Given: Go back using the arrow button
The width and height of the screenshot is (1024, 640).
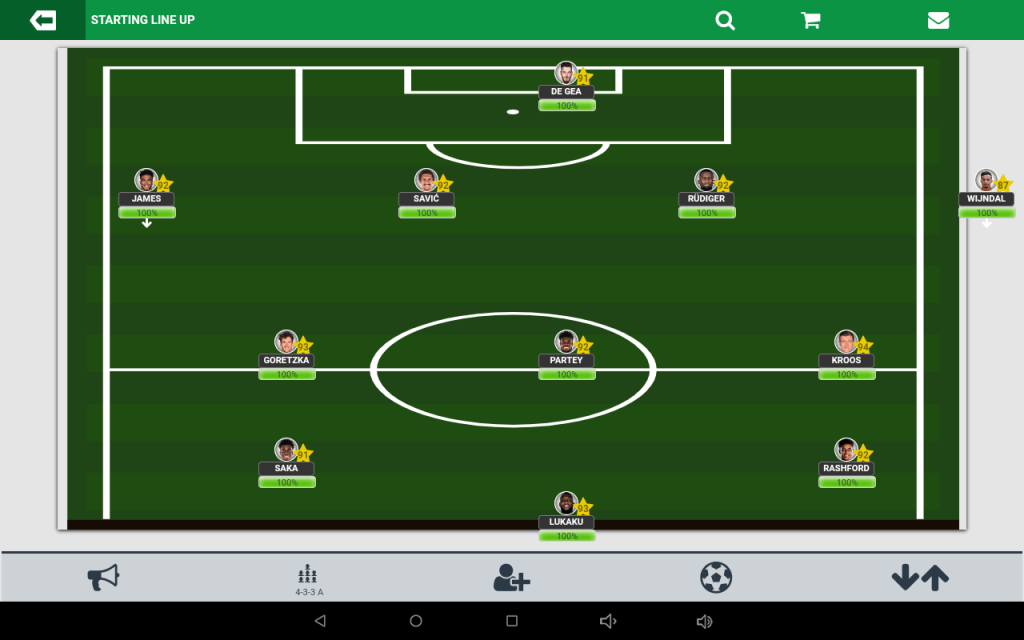Looking at the screenshot, I should click(x=43, y=20).
